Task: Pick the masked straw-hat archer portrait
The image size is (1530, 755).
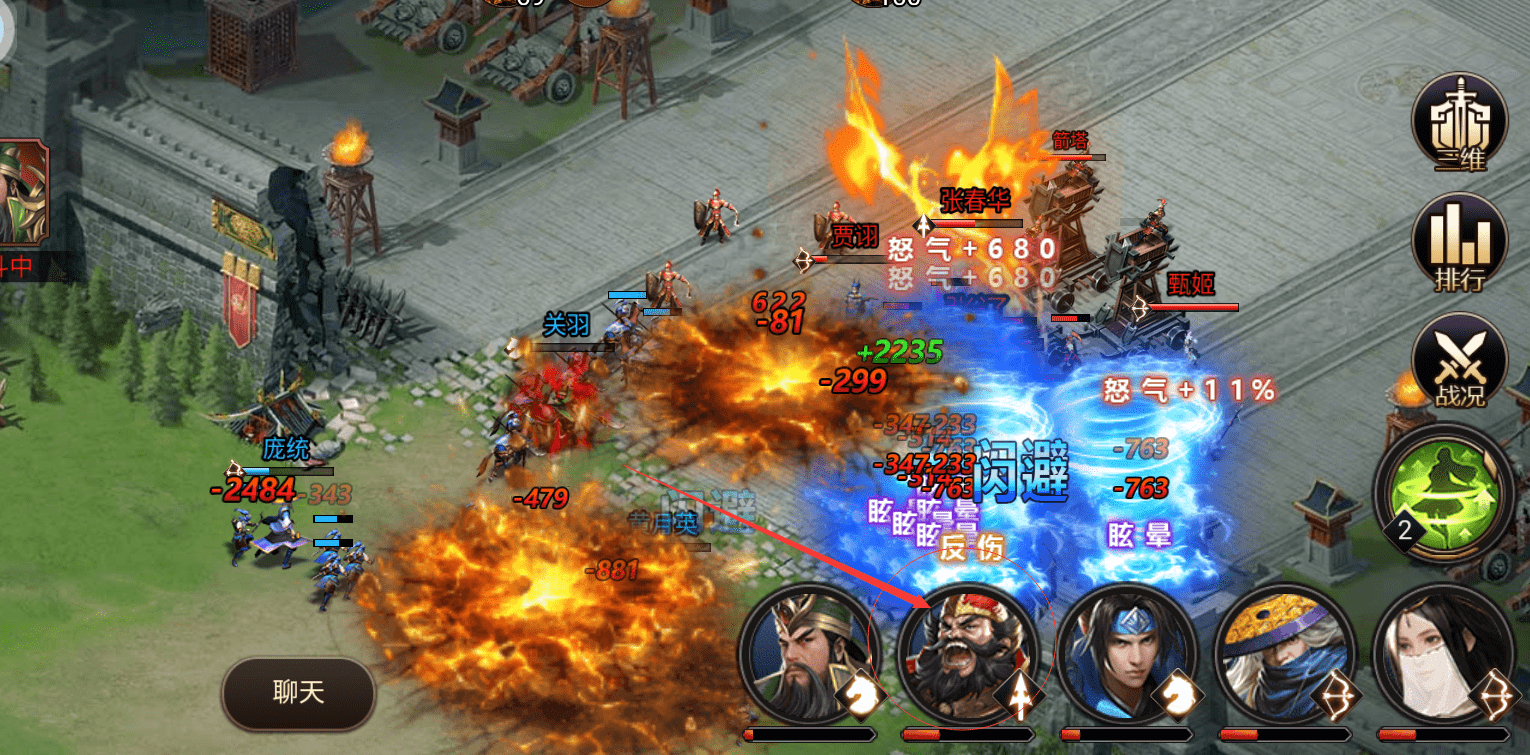Action: pos(1284,653)
